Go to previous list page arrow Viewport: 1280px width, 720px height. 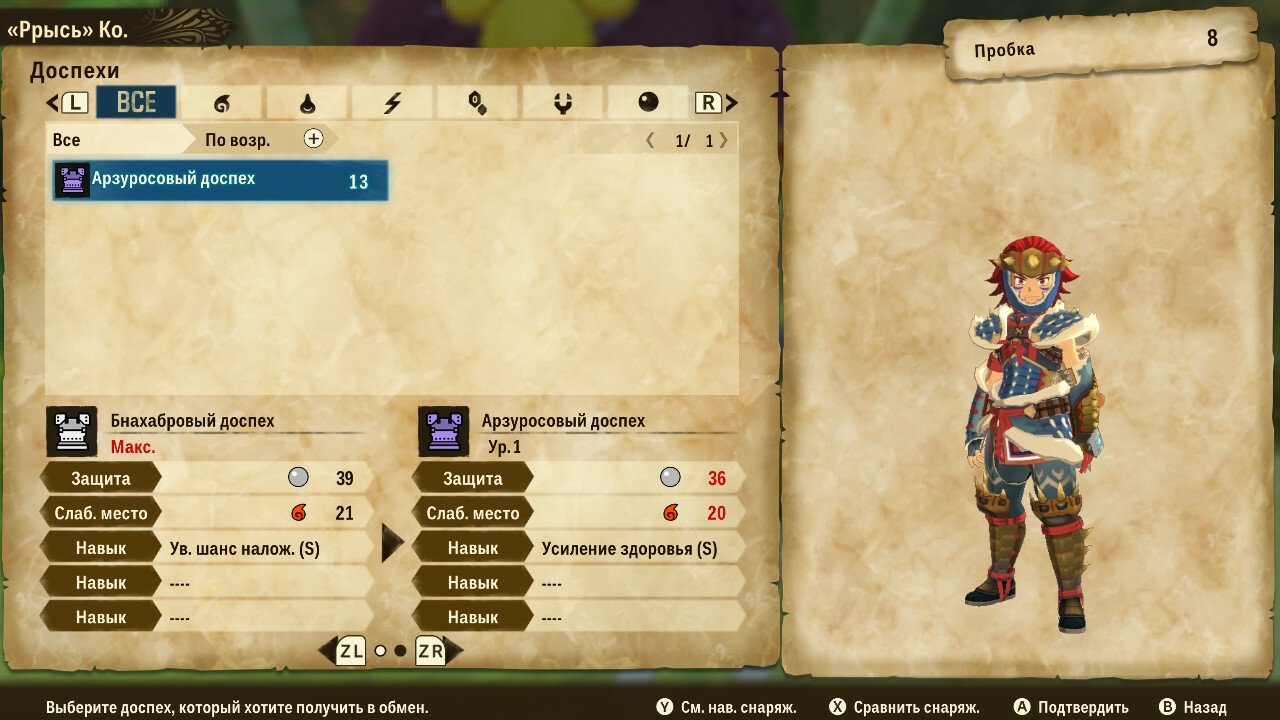[650, 140]
